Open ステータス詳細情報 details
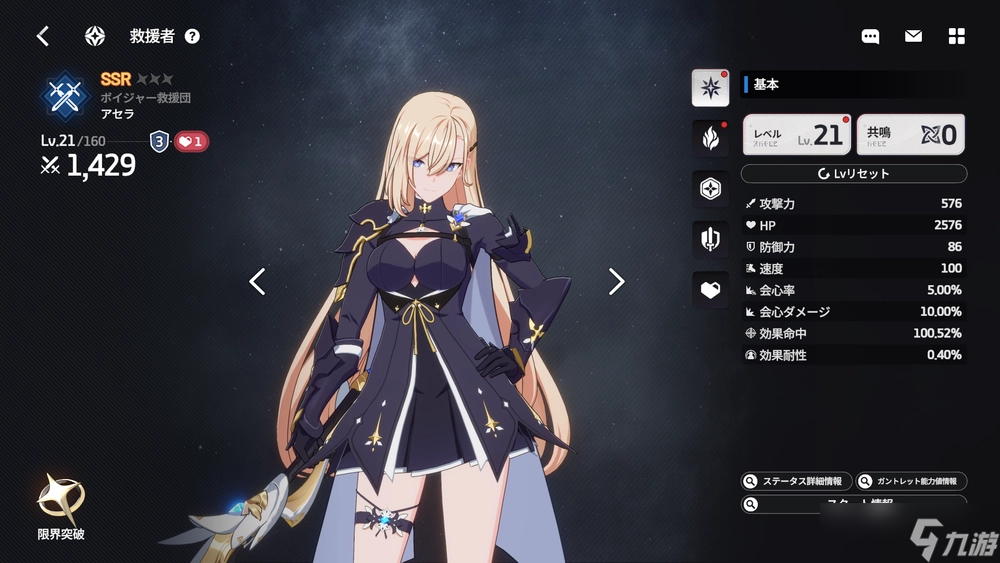Viewport: 1000px width, 563px height. 797,481
